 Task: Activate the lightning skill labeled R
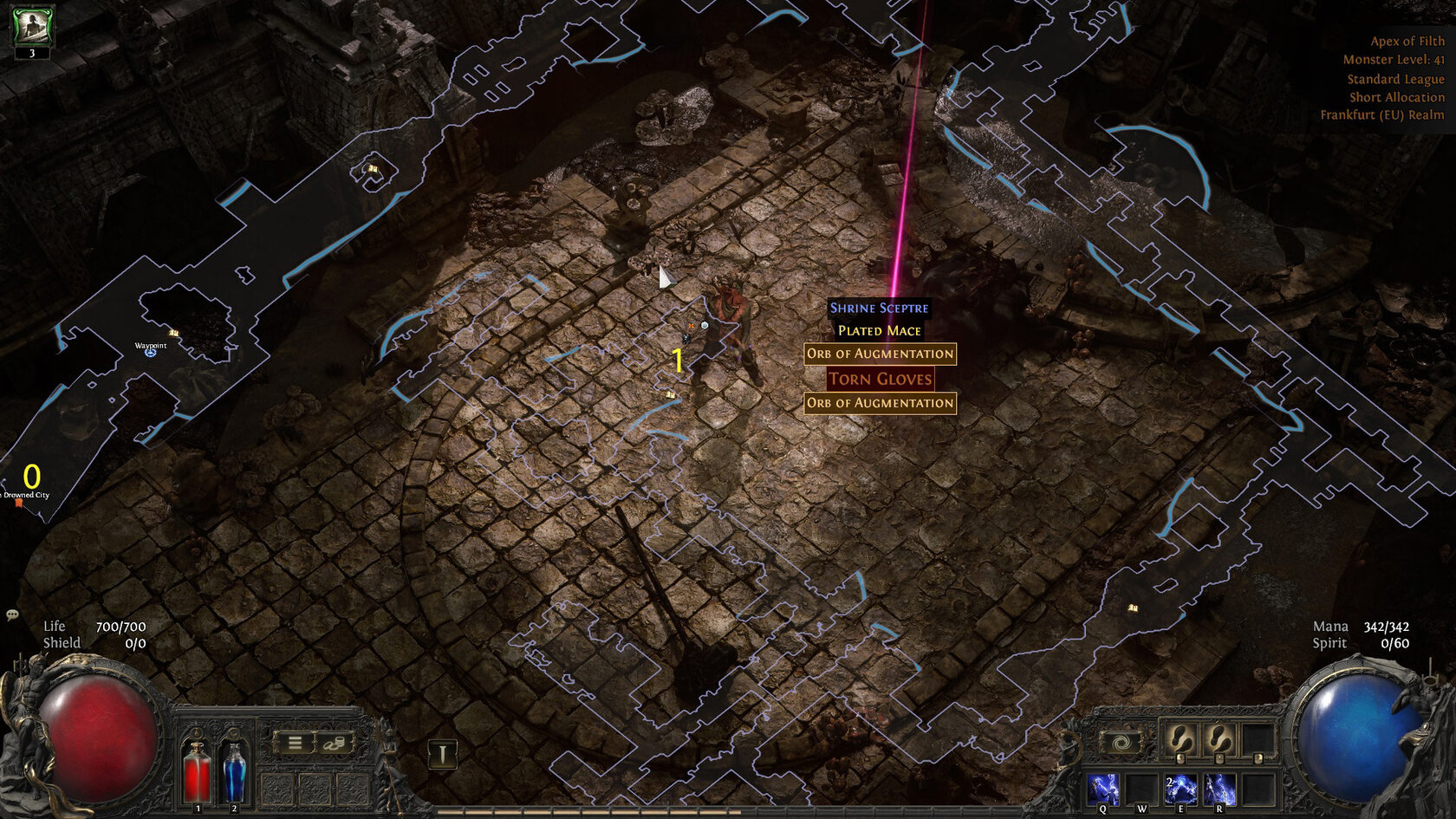pyautogui.click(x=1219, y=790)
